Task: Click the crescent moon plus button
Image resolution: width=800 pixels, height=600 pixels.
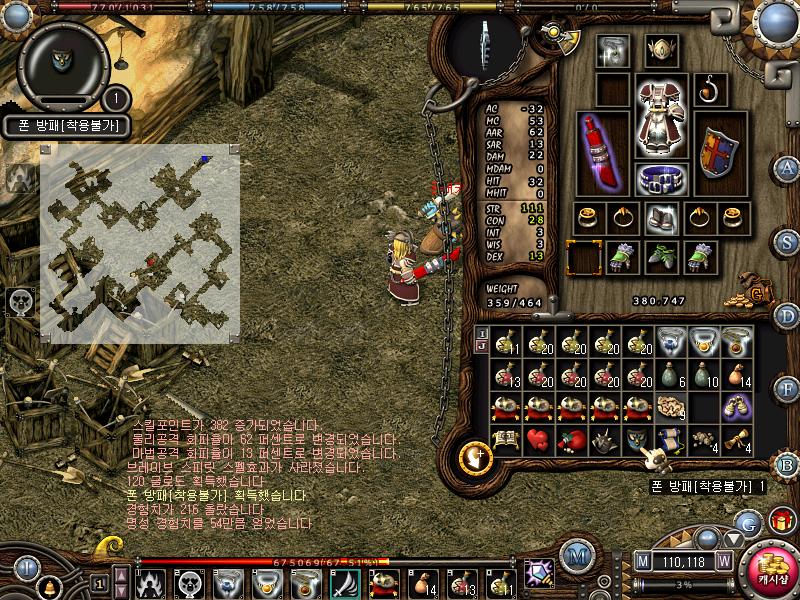Action: pos(476,457)
